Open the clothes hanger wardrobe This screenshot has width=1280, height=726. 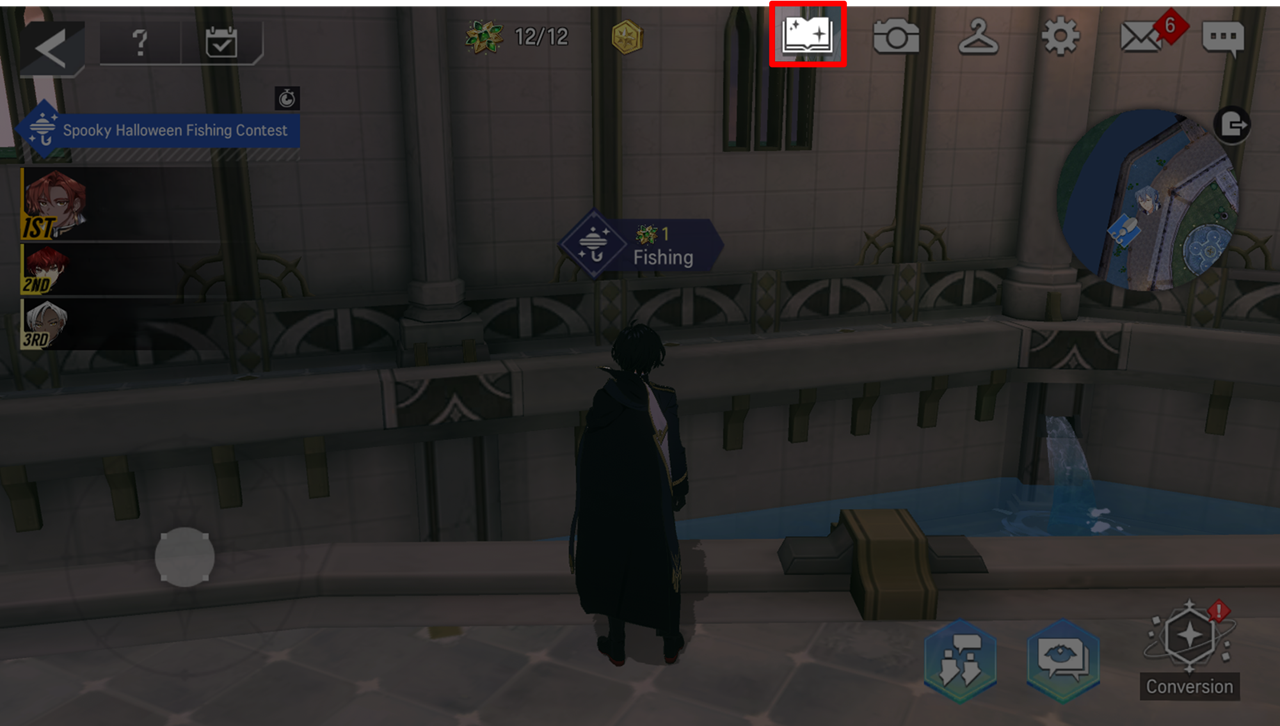[979, 38]
